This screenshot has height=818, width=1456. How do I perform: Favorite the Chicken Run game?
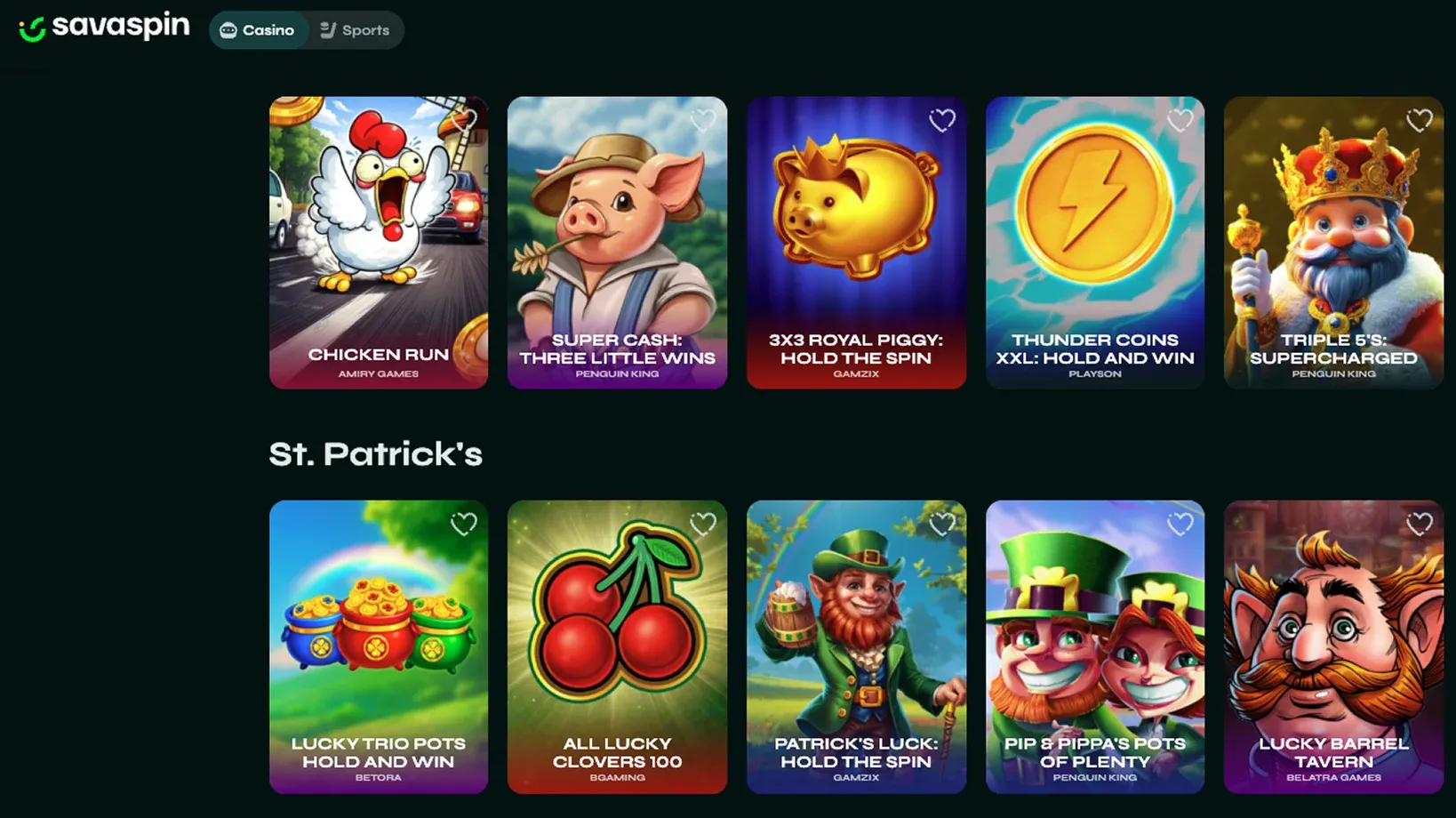(464, 121)
